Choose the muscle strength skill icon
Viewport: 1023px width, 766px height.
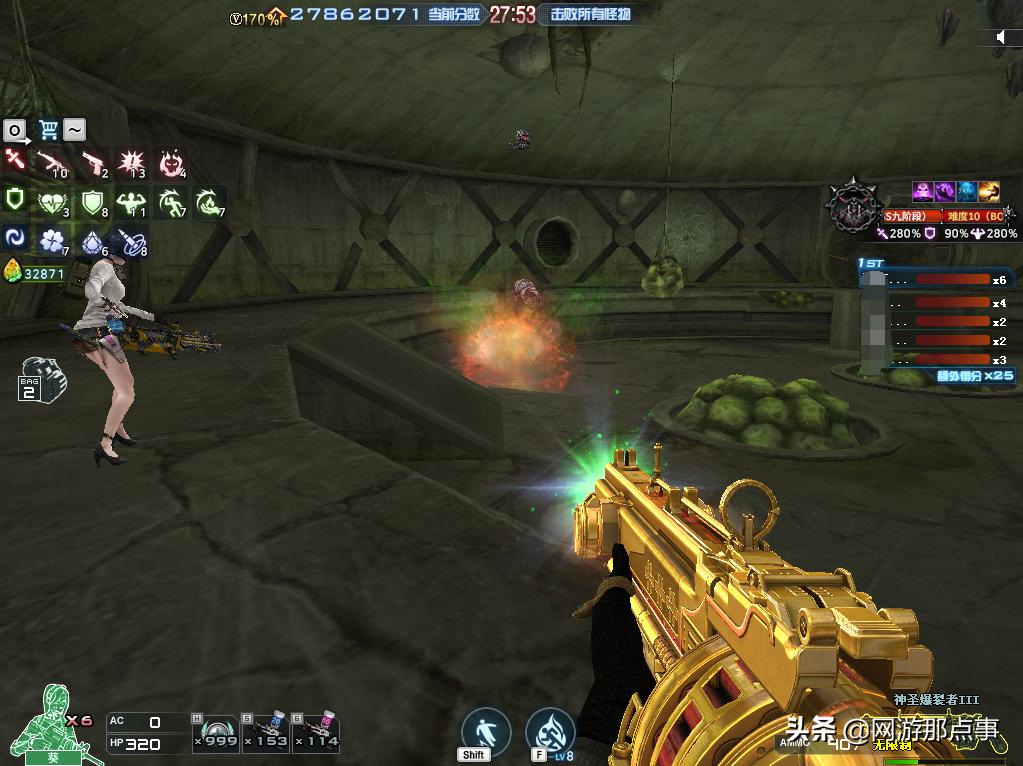(132, 203)
